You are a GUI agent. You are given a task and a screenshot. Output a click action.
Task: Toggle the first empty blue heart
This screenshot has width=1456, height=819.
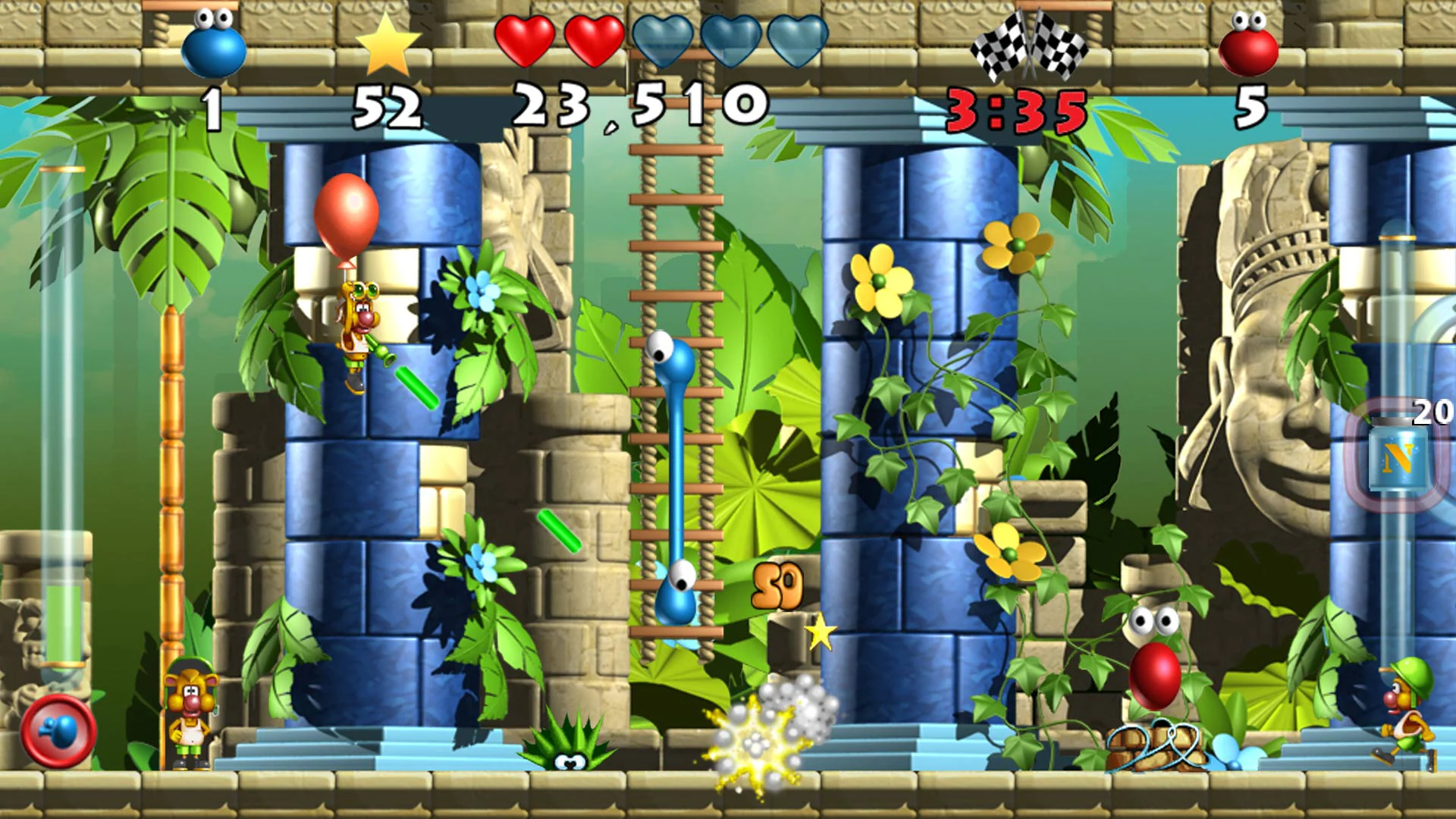pos(664,43)
